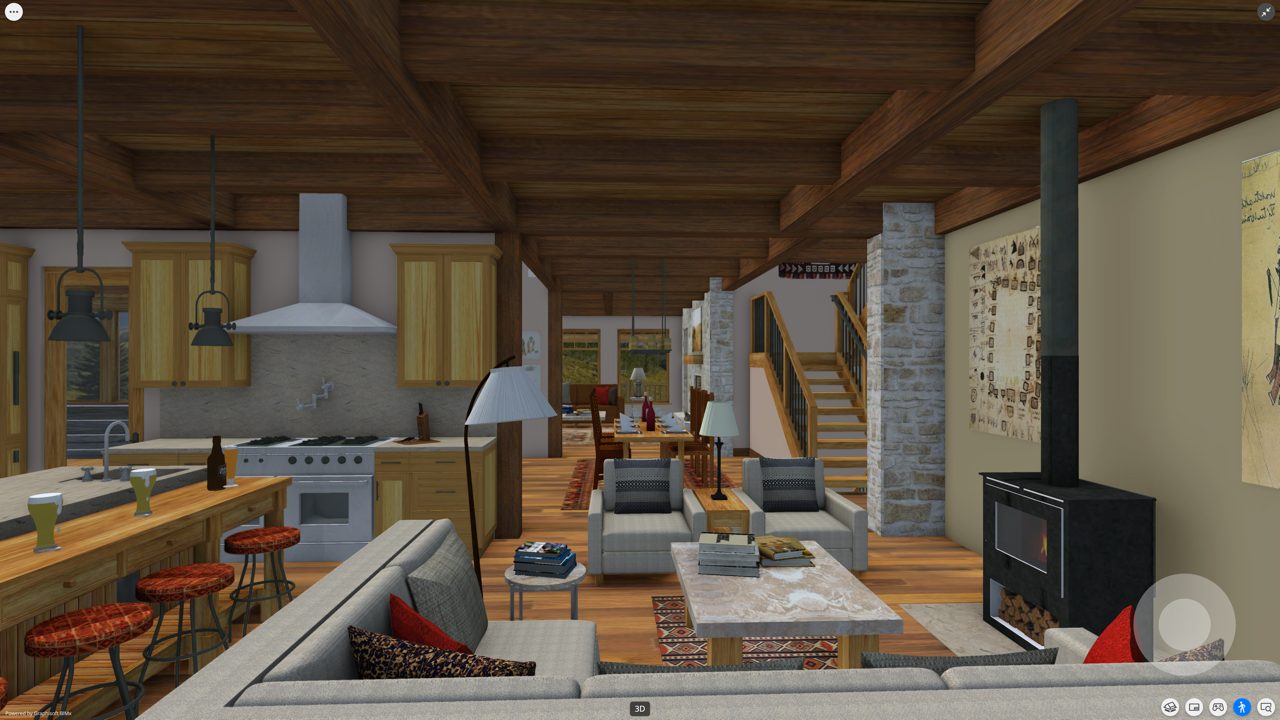
Task: Select the gamepad control mode icon
Action: (1218, 707)
